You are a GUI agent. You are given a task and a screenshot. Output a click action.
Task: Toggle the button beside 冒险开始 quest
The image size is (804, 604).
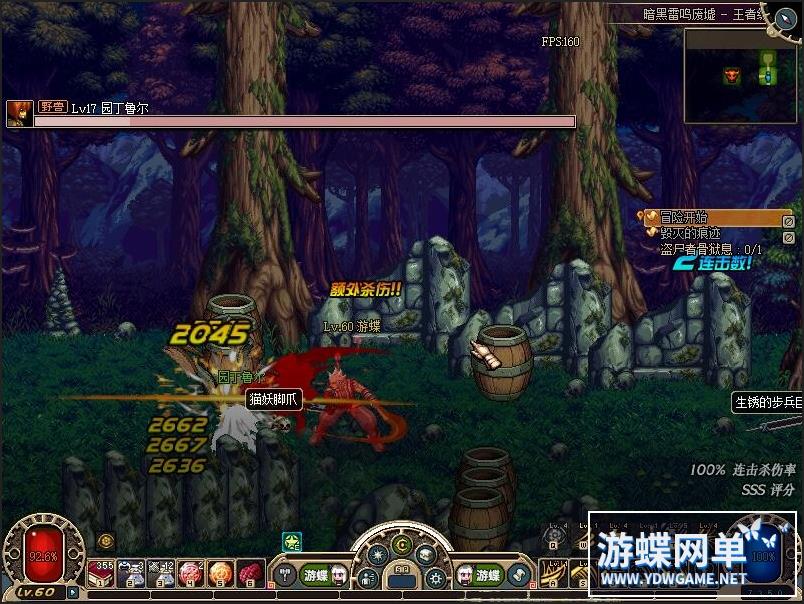[788, 221]
